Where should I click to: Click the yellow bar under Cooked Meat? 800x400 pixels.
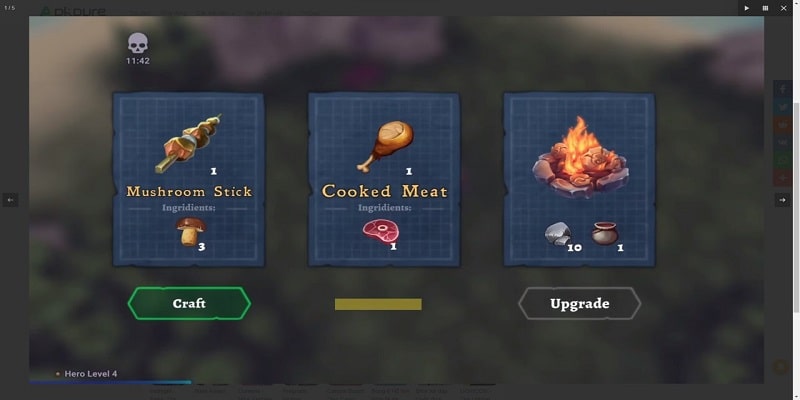coord(378,304)
